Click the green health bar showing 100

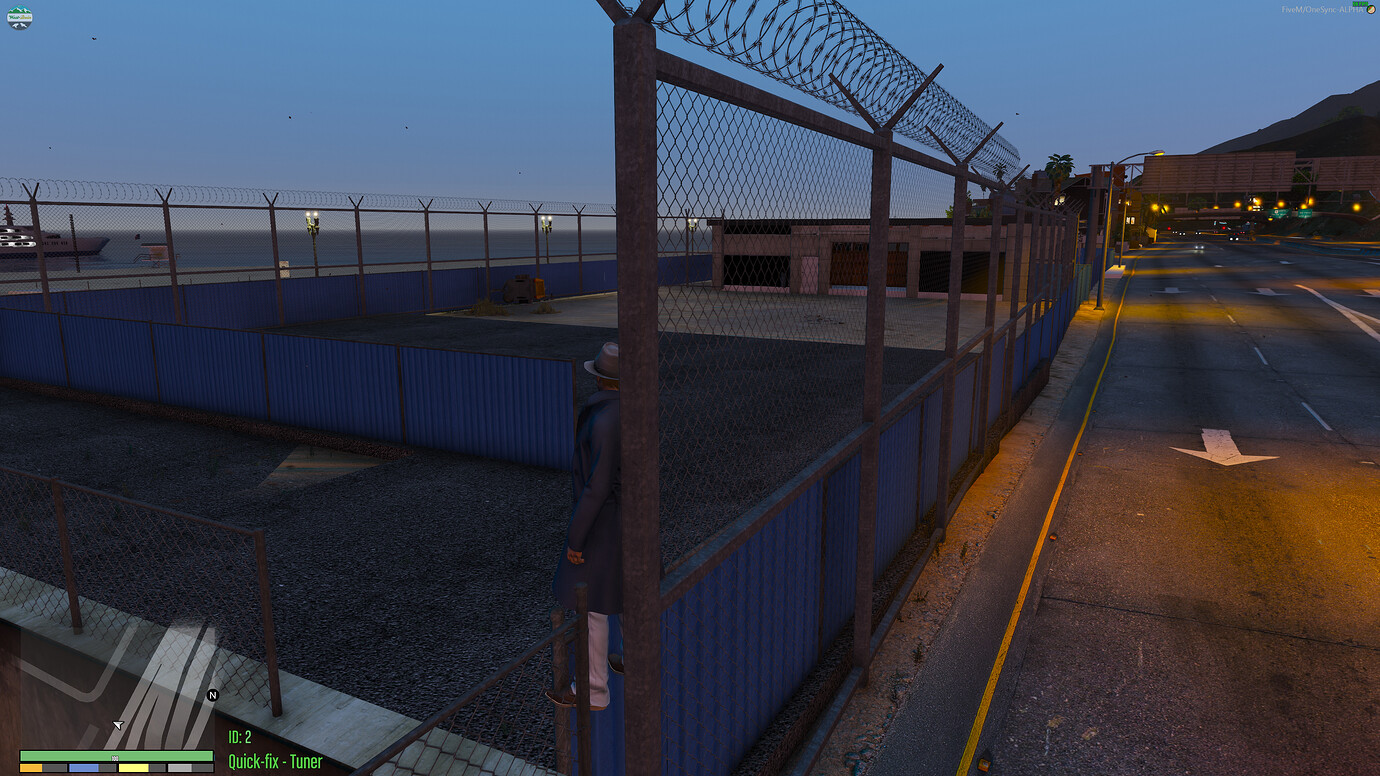pos(115,754)
